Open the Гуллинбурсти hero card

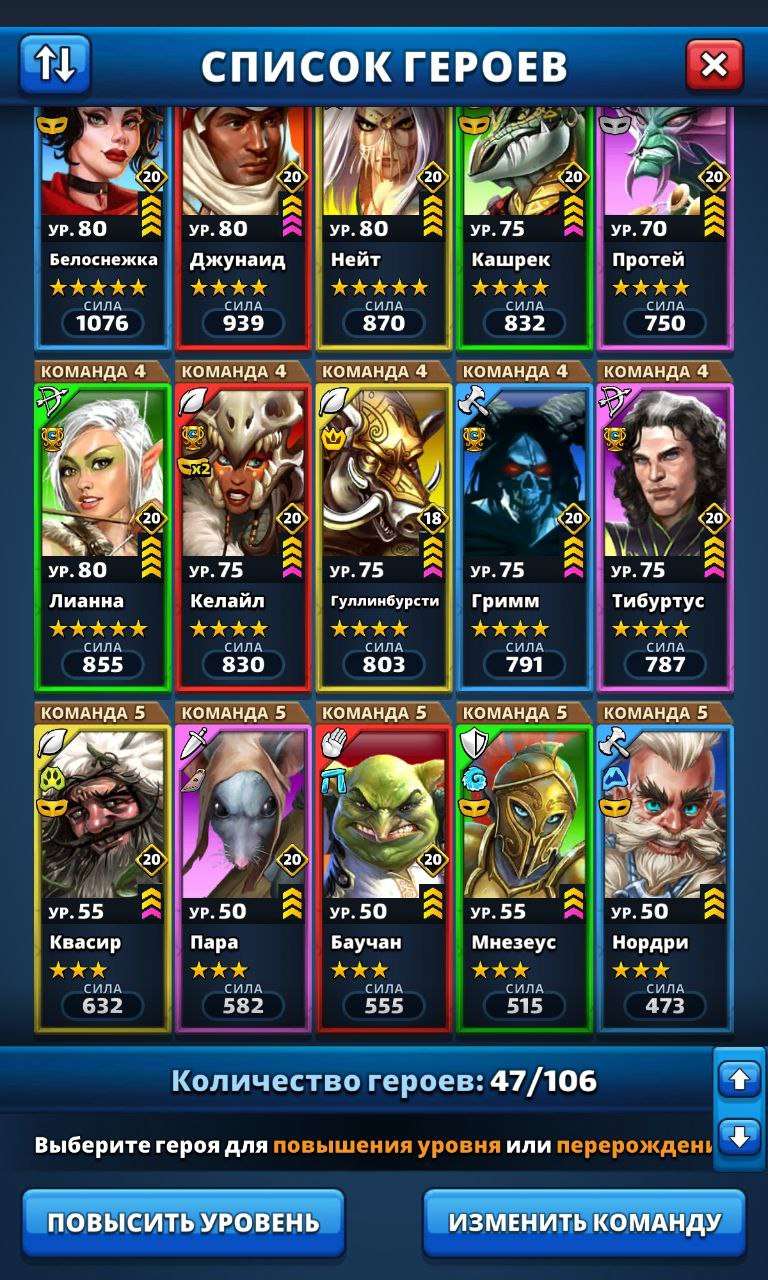(x=384, y=535)
